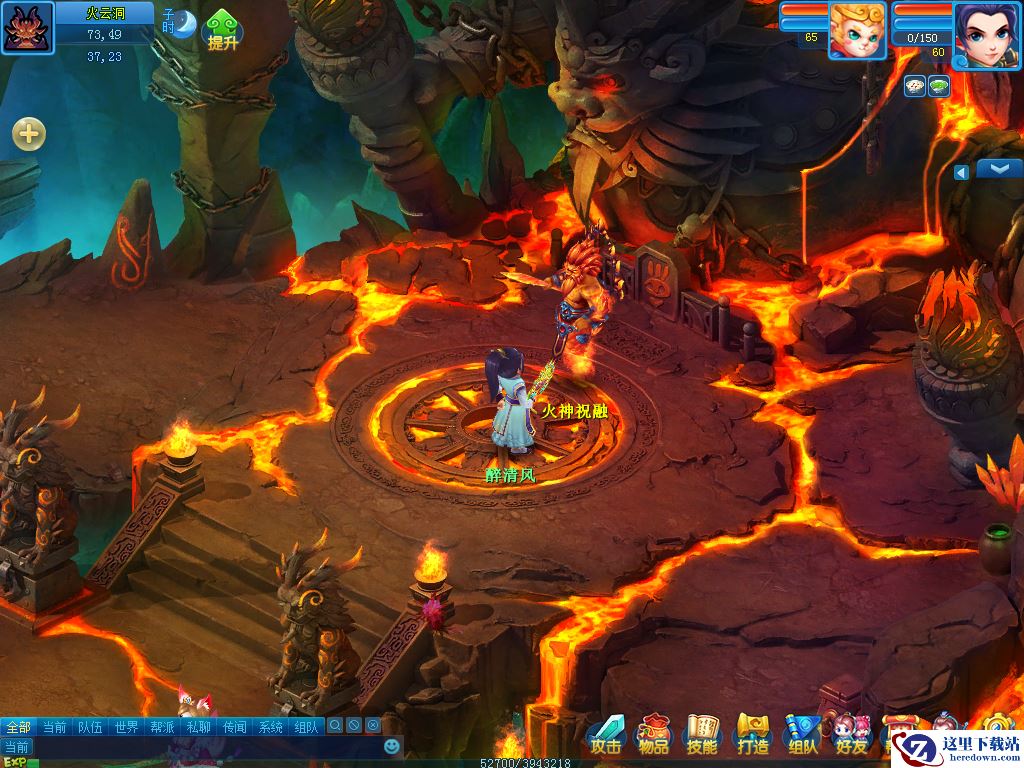Switch chat to the 系统 tab
The image size is (1024, 768).
[x=270, y=727]
